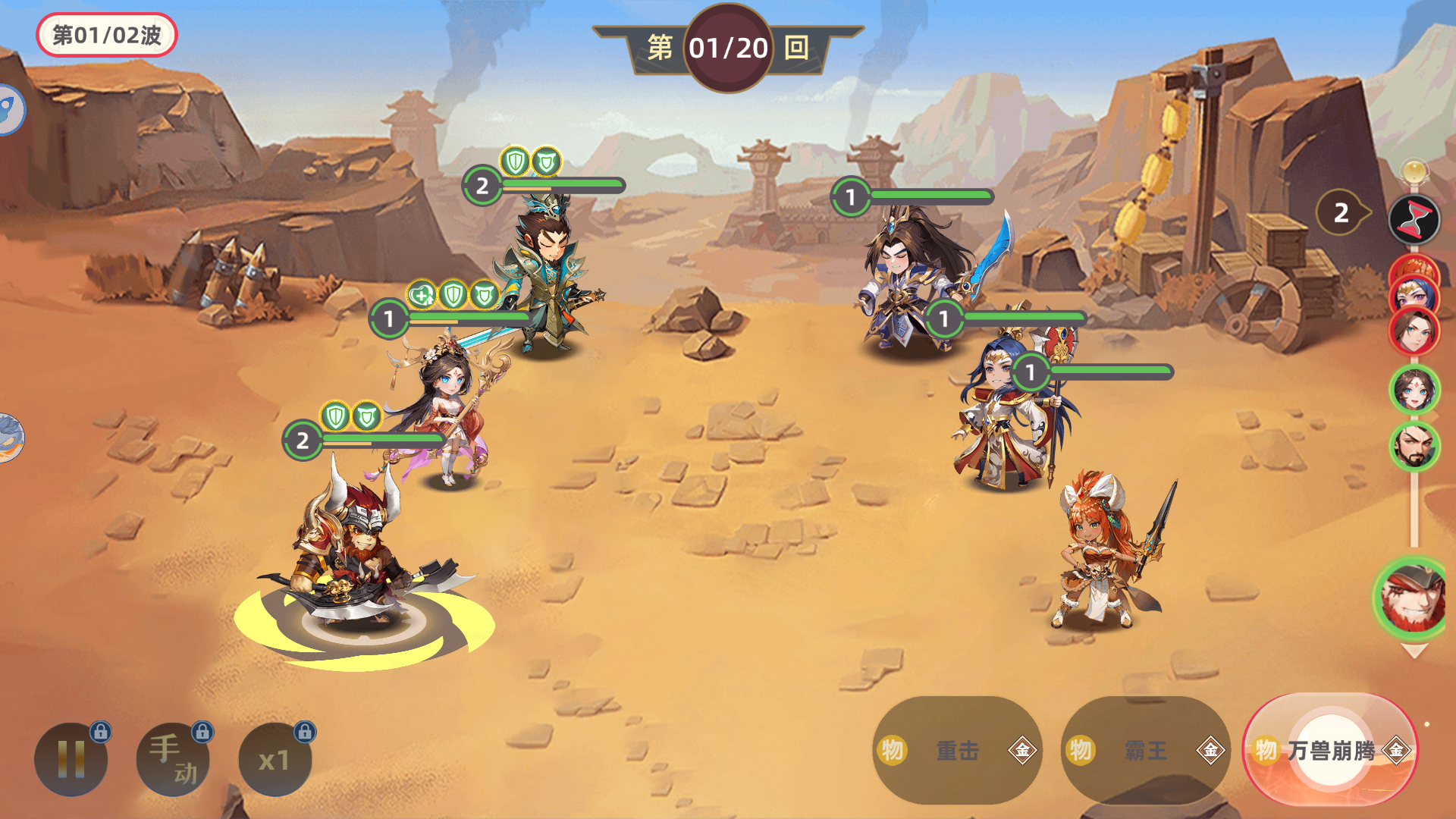This screenshot has width=1456, height=819.
Task: Select the bearded man portrait in turn order
Action: click(x=1414, y=446)
